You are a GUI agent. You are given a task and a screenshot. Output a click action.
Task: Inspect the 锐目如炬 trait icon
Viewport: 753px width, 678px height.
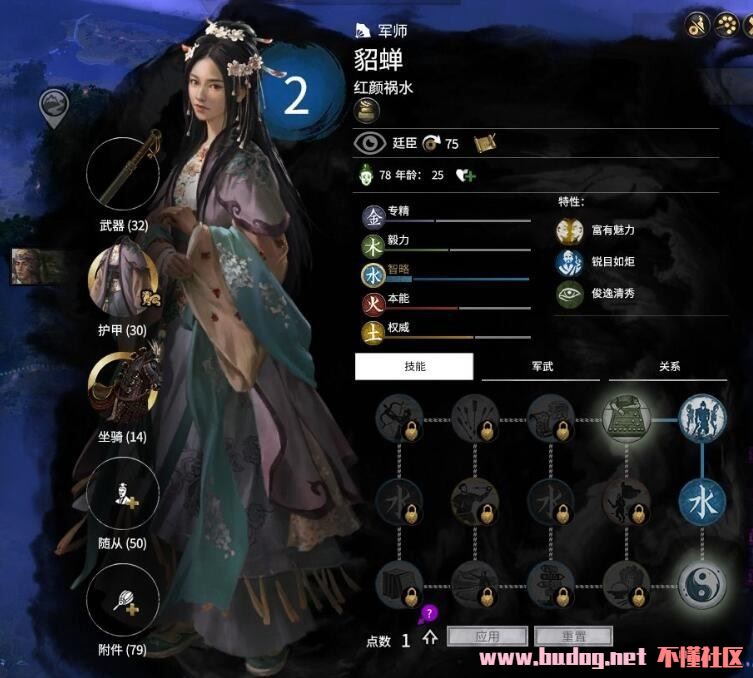(x=570, y=263)
